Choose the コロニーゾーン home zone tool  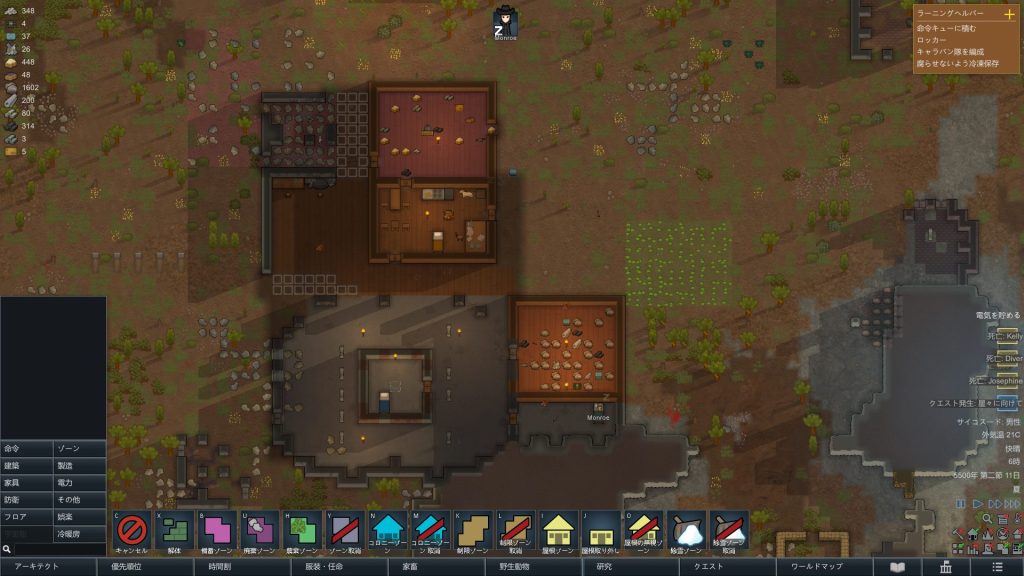point(388,530)
